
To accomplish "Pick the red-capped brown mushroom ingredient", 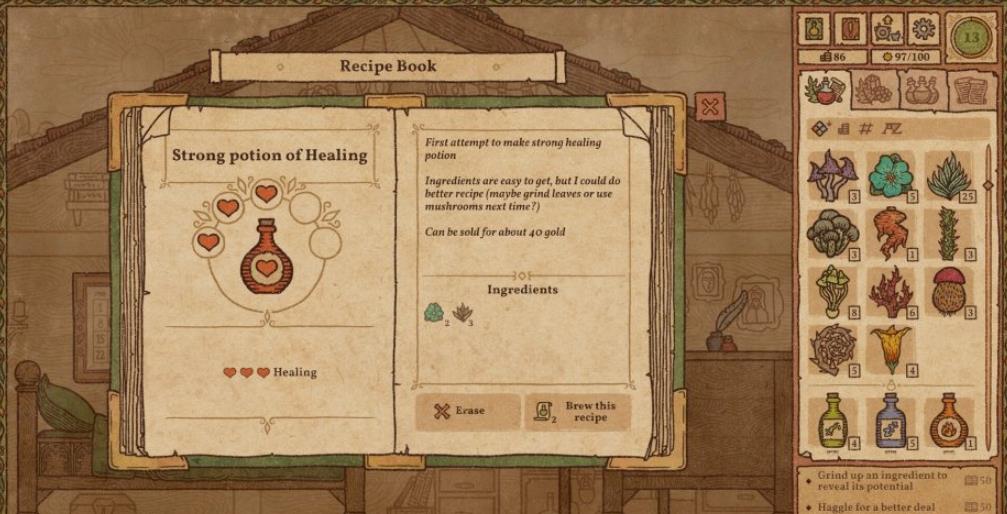I will (x=946, y=290).
